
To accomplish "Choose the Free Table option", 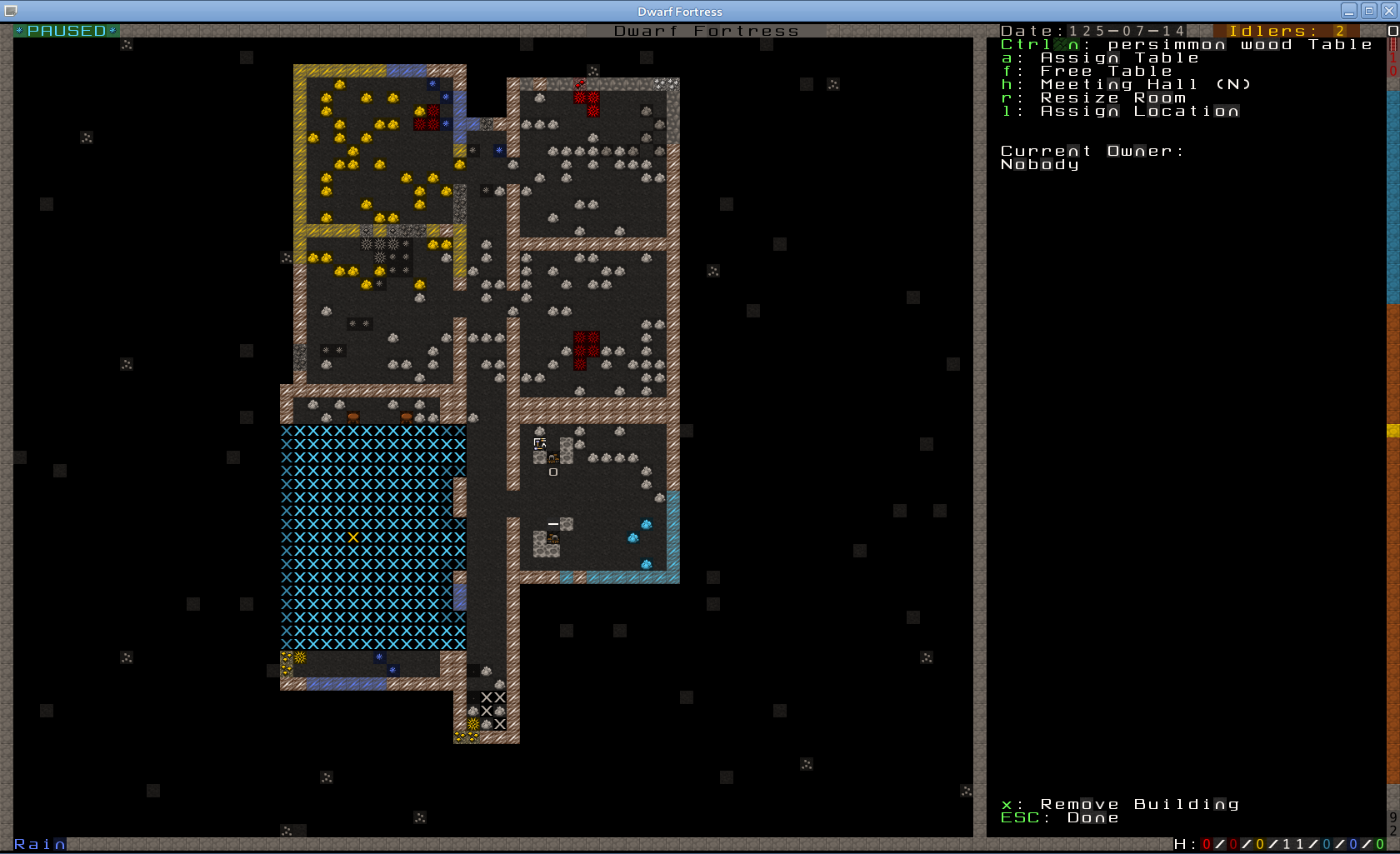I will (x=1105, y=72).
